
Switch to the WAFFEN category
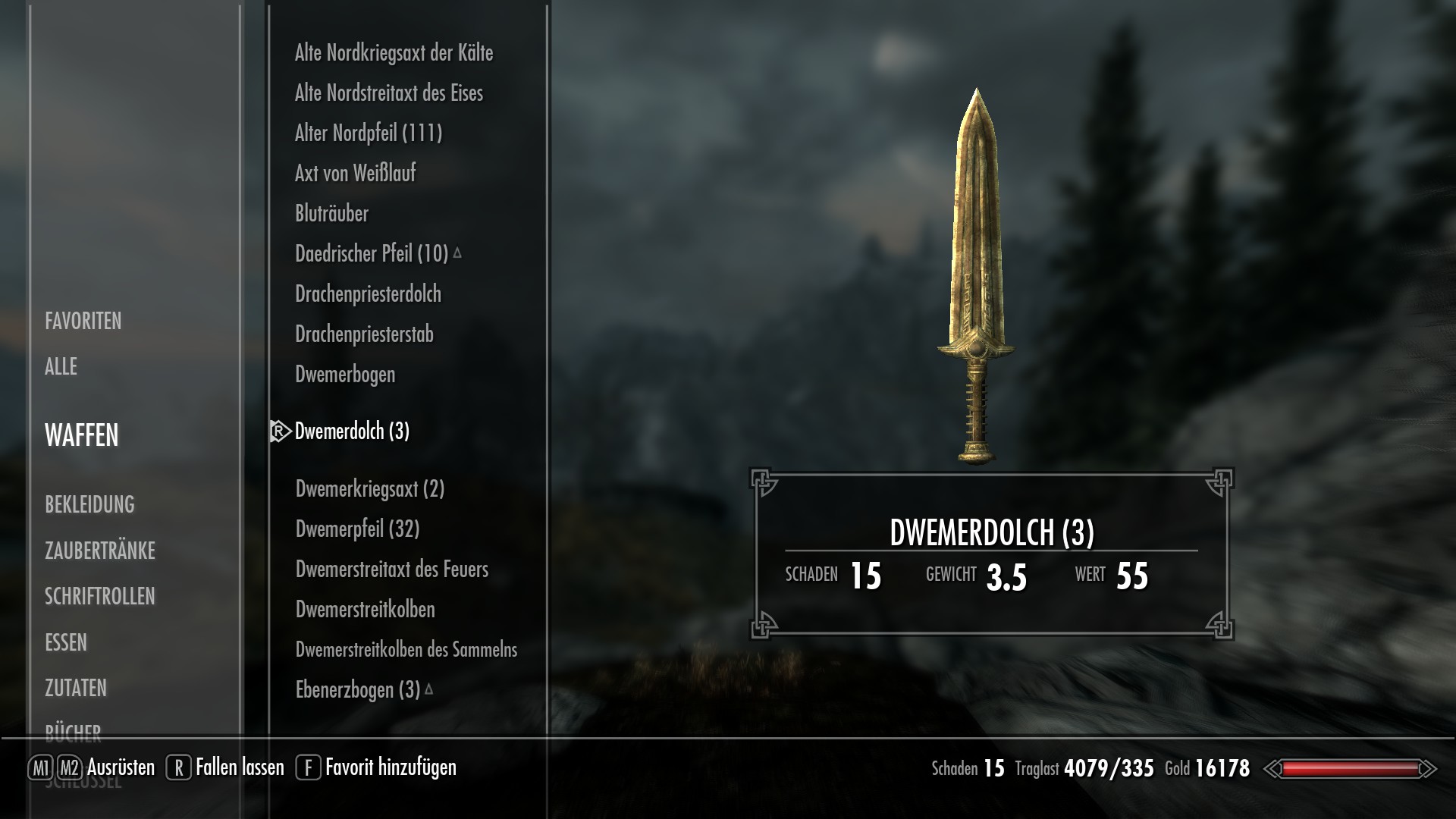point(80,436)
